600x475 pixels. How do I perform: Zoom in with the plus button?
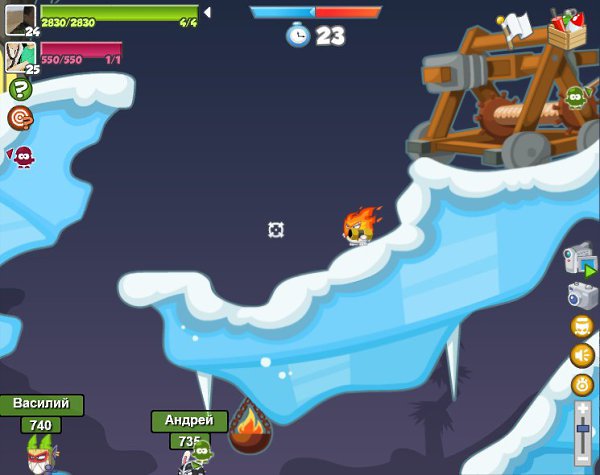(x=583, y=408)
